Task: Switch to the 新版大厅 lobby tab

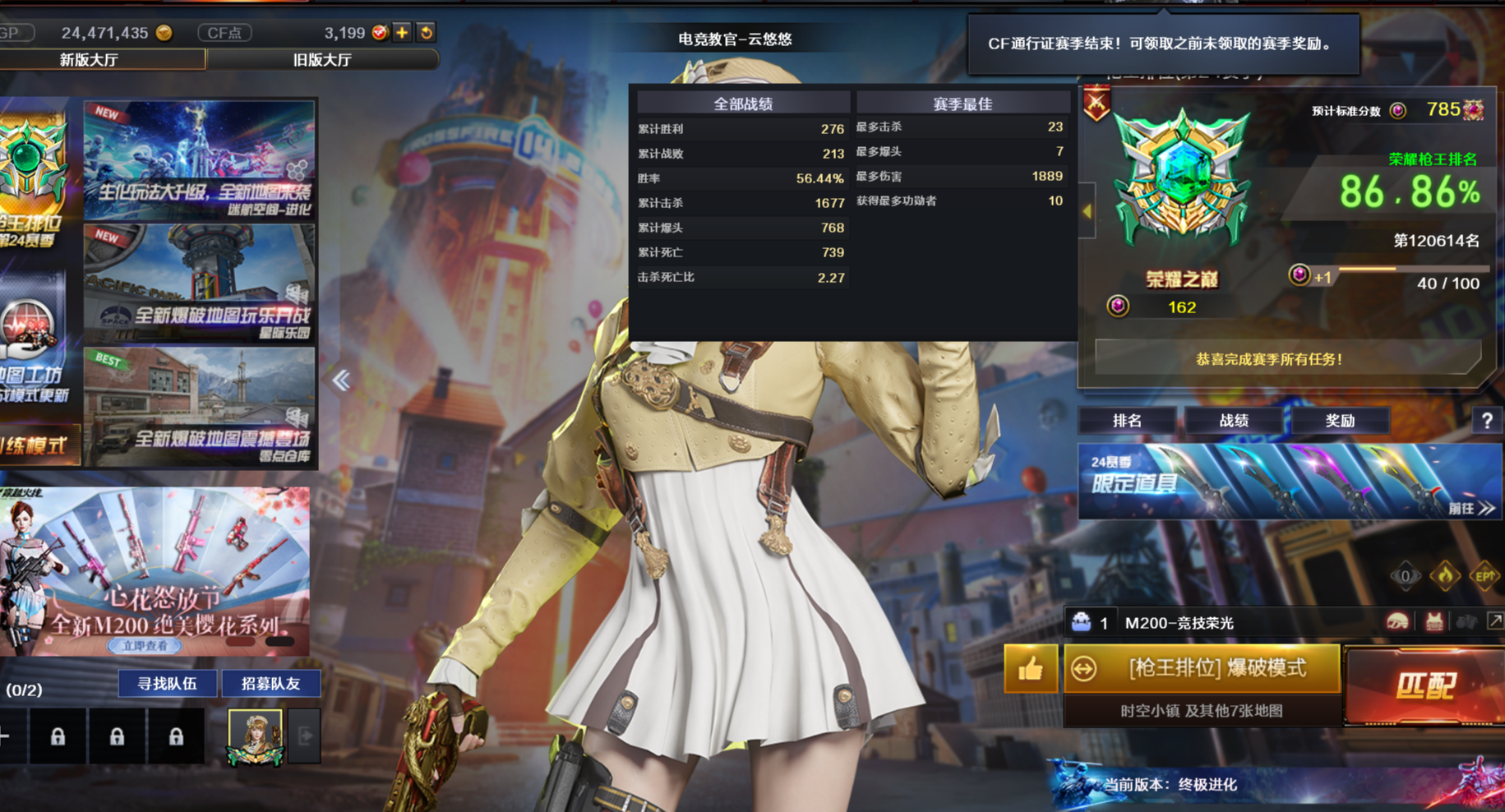Action: click(x=90, y=60)
